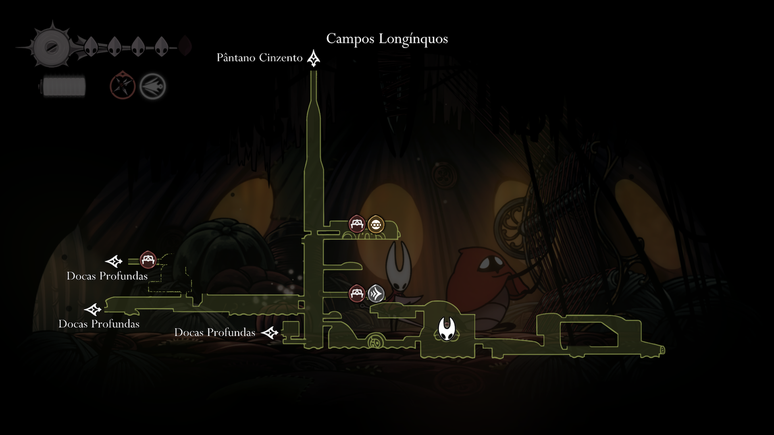The height and width of the screenshot is (435, 774).
Task: Select the red-ringed tool icon in the HUD
Action: coord(123,86)
